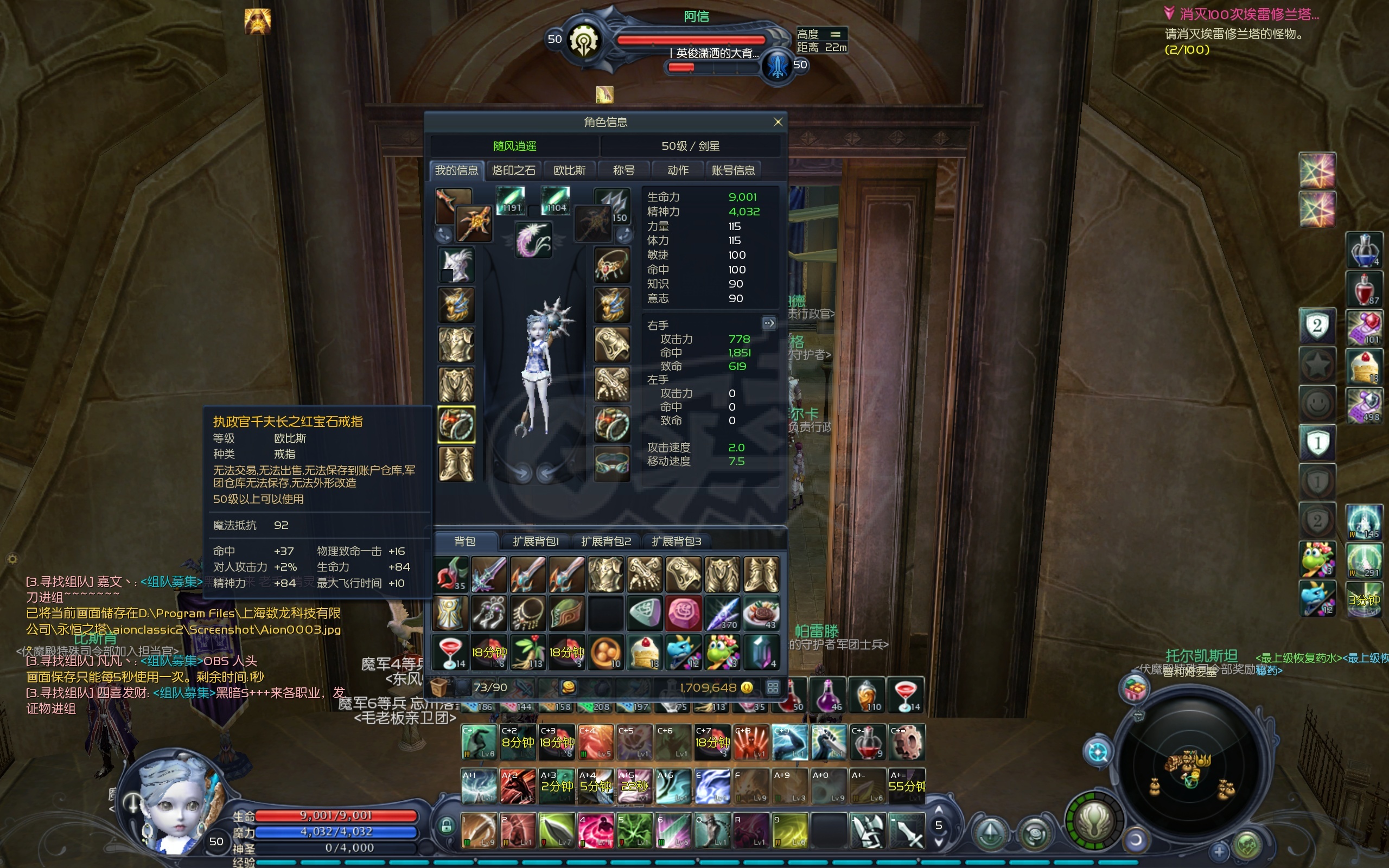Click the belt equipment slot
The image size is (1389, 868).
pyautogui.click(x=612, y=463)
